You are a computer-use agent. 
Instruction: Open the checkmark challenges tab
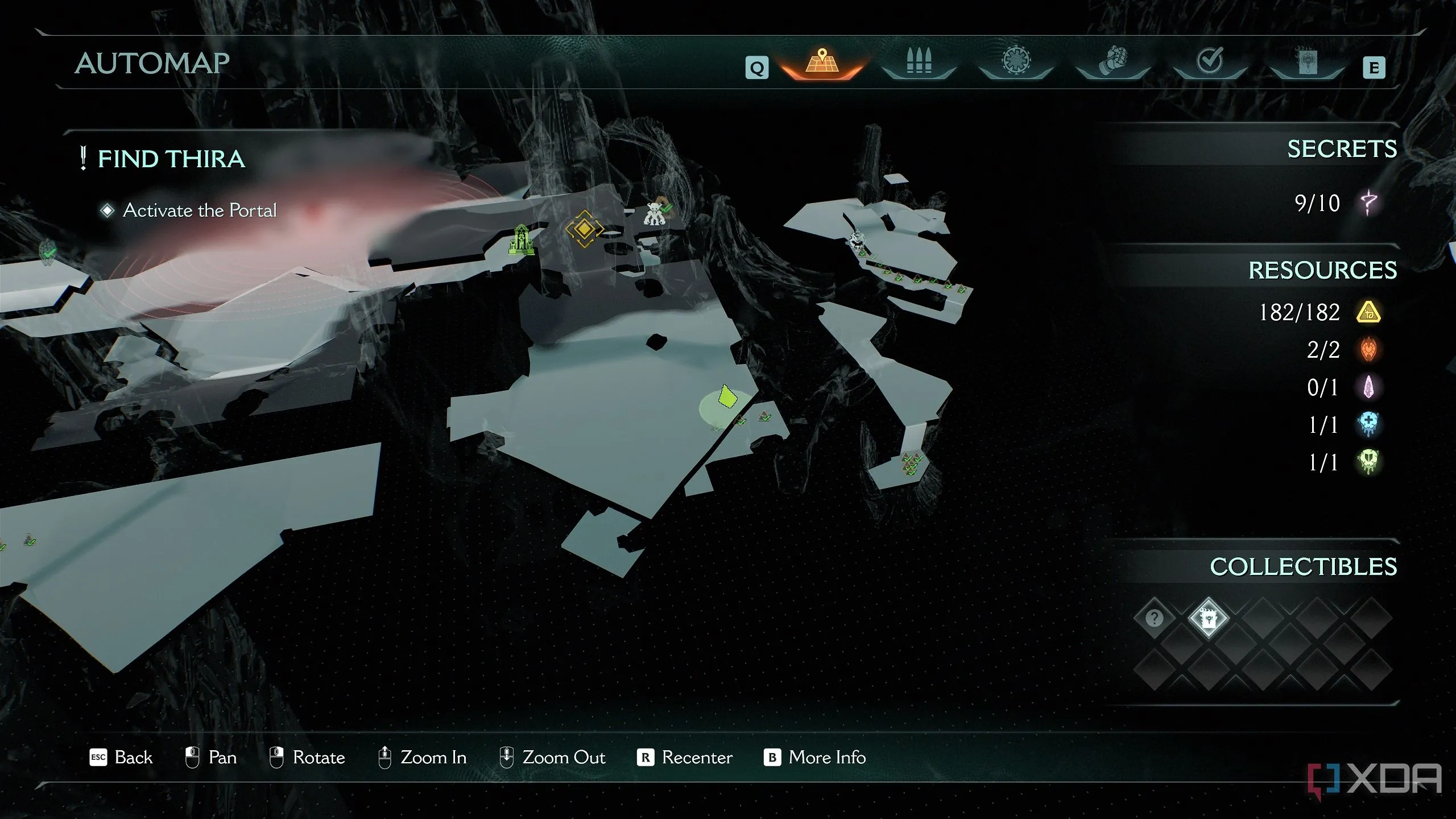1210,61
